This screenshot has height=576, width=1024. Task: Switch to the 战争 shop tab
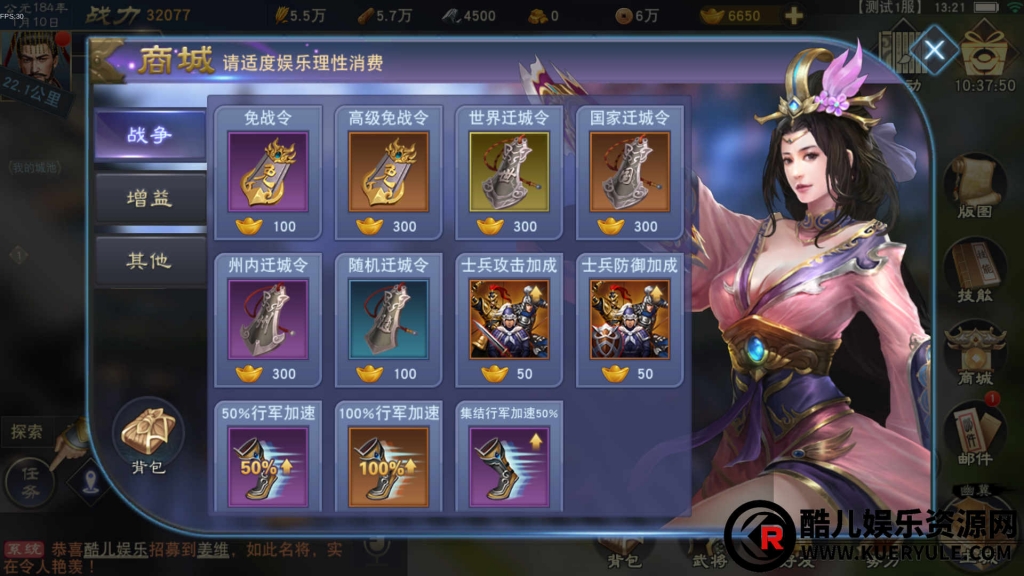pos(149,135)
